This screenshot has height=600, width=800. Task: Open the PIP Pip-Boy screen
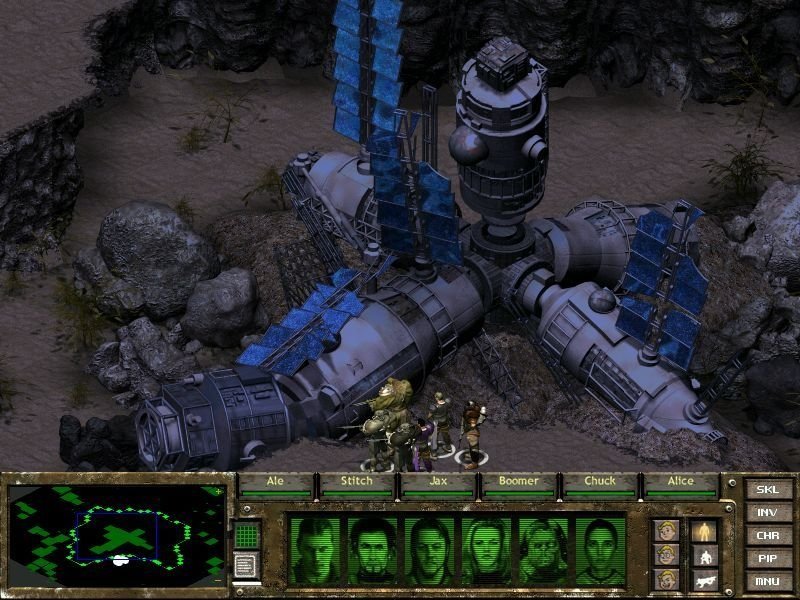coord(767,558)
